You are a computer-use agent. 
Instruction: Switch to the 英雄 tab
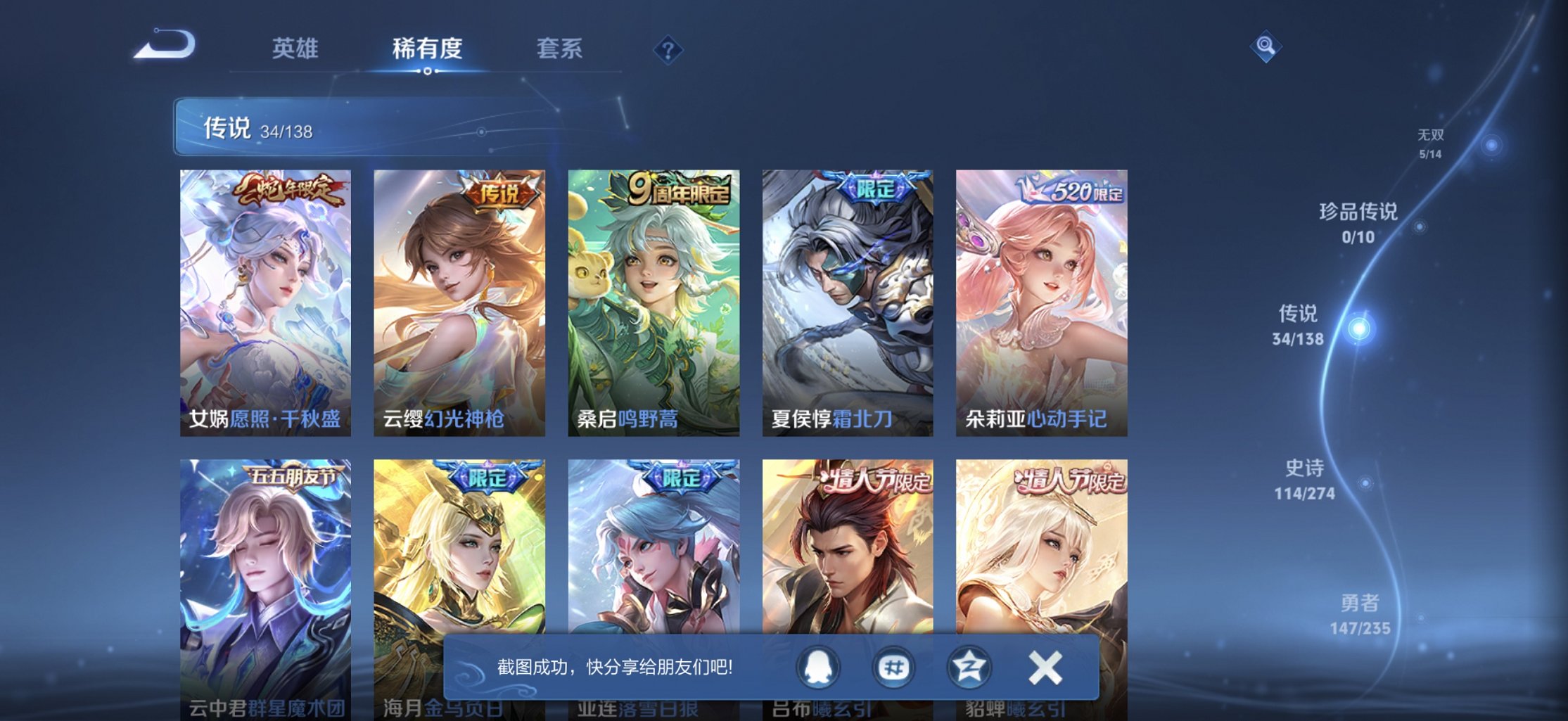pos(296,48)
